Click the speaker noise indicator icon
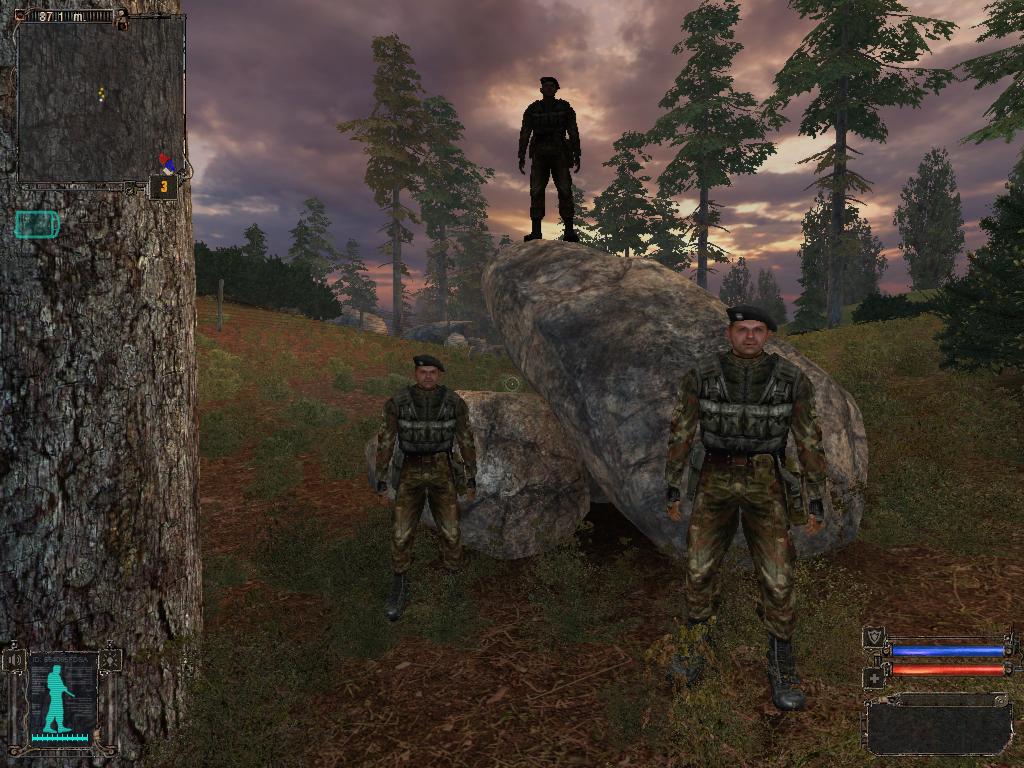 pos(14,660)
